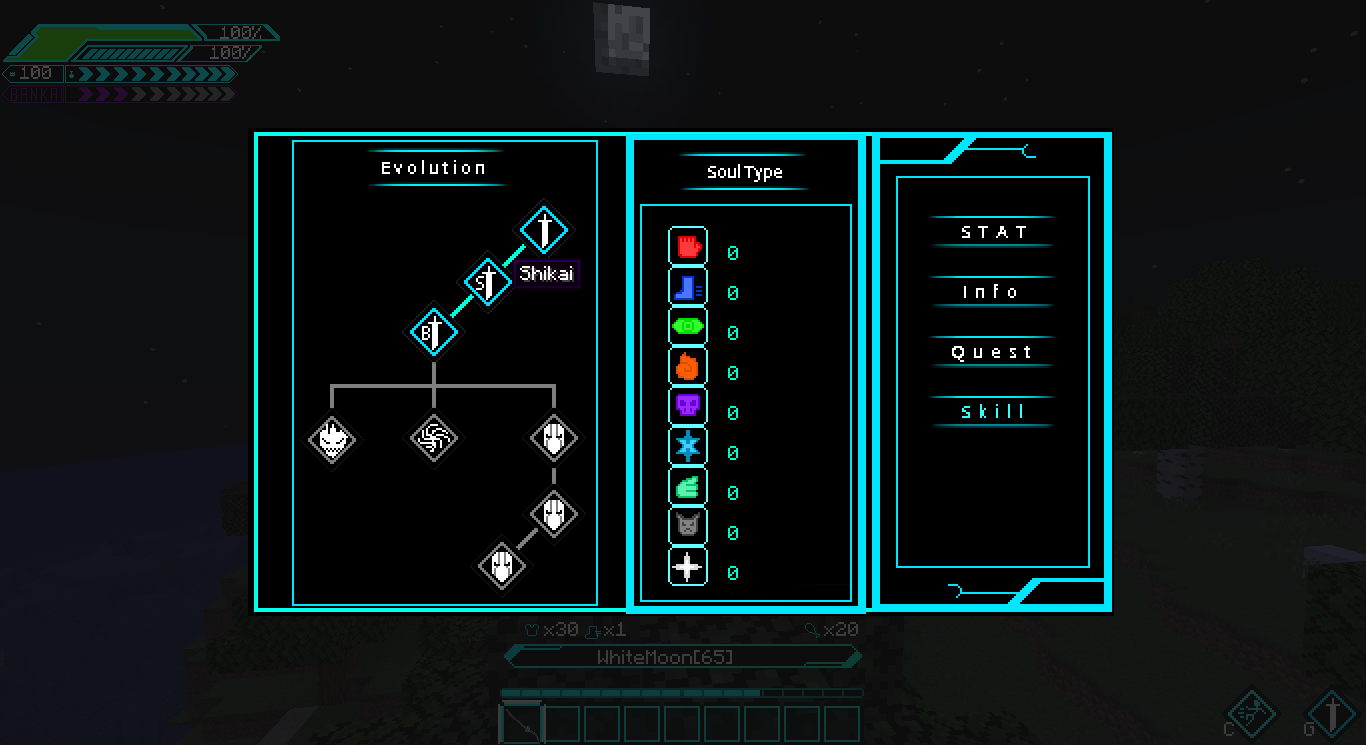The height and width of the screenshot is (745, 1366).
Task: Open the Info menu entry
Action: click(x=991, y=292)
